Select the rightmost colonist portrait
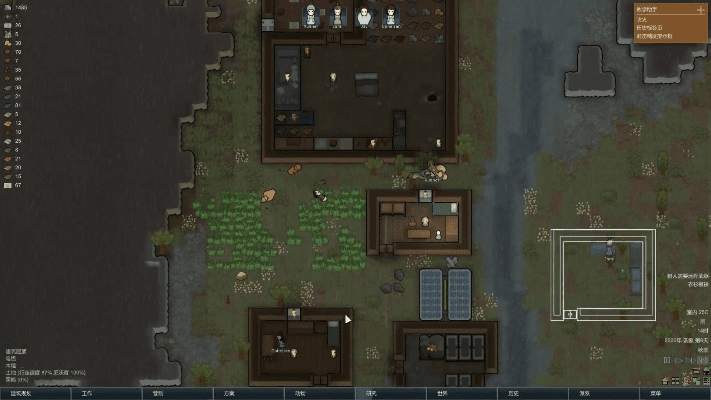This screenshot has width=711, height=400. (390, 14)
